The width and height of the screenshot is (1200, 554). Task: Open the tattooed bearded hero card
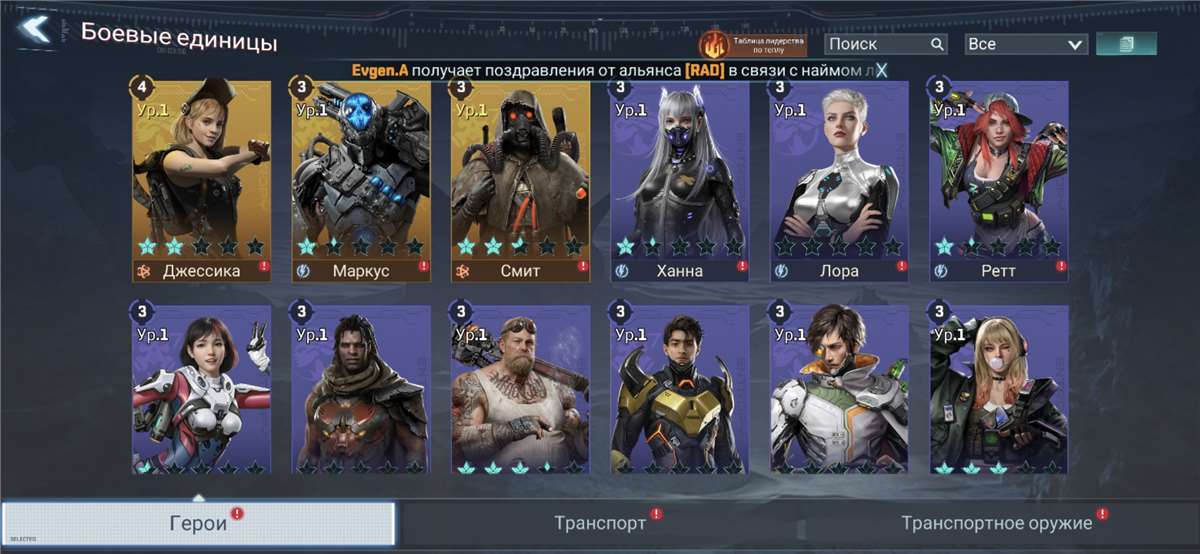(521, 390)
